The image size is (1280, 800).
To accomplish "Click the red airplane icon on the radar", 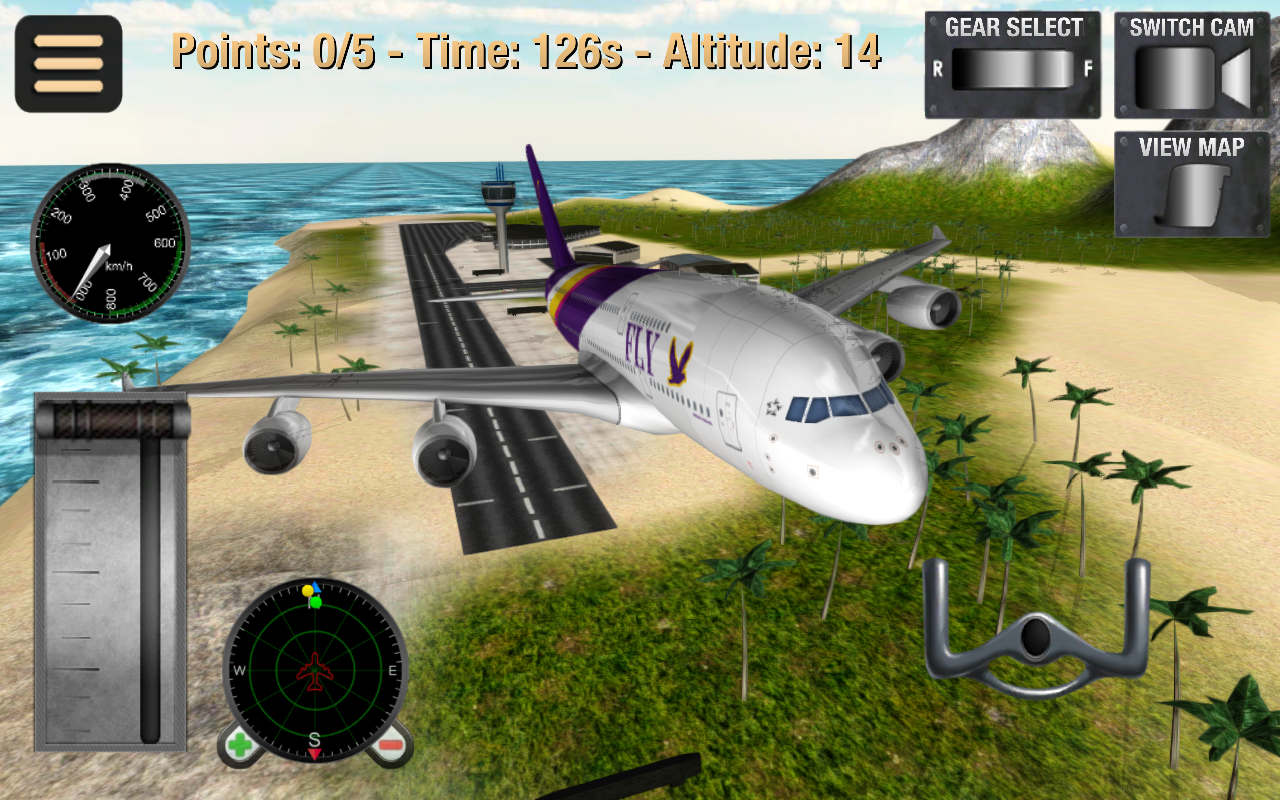I will (x=316, y=673).
